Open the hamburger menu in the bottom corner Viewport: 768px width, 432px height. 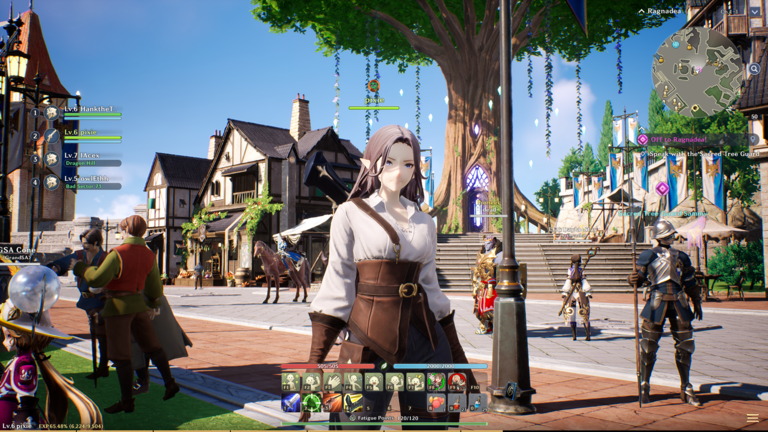point(753,419)
